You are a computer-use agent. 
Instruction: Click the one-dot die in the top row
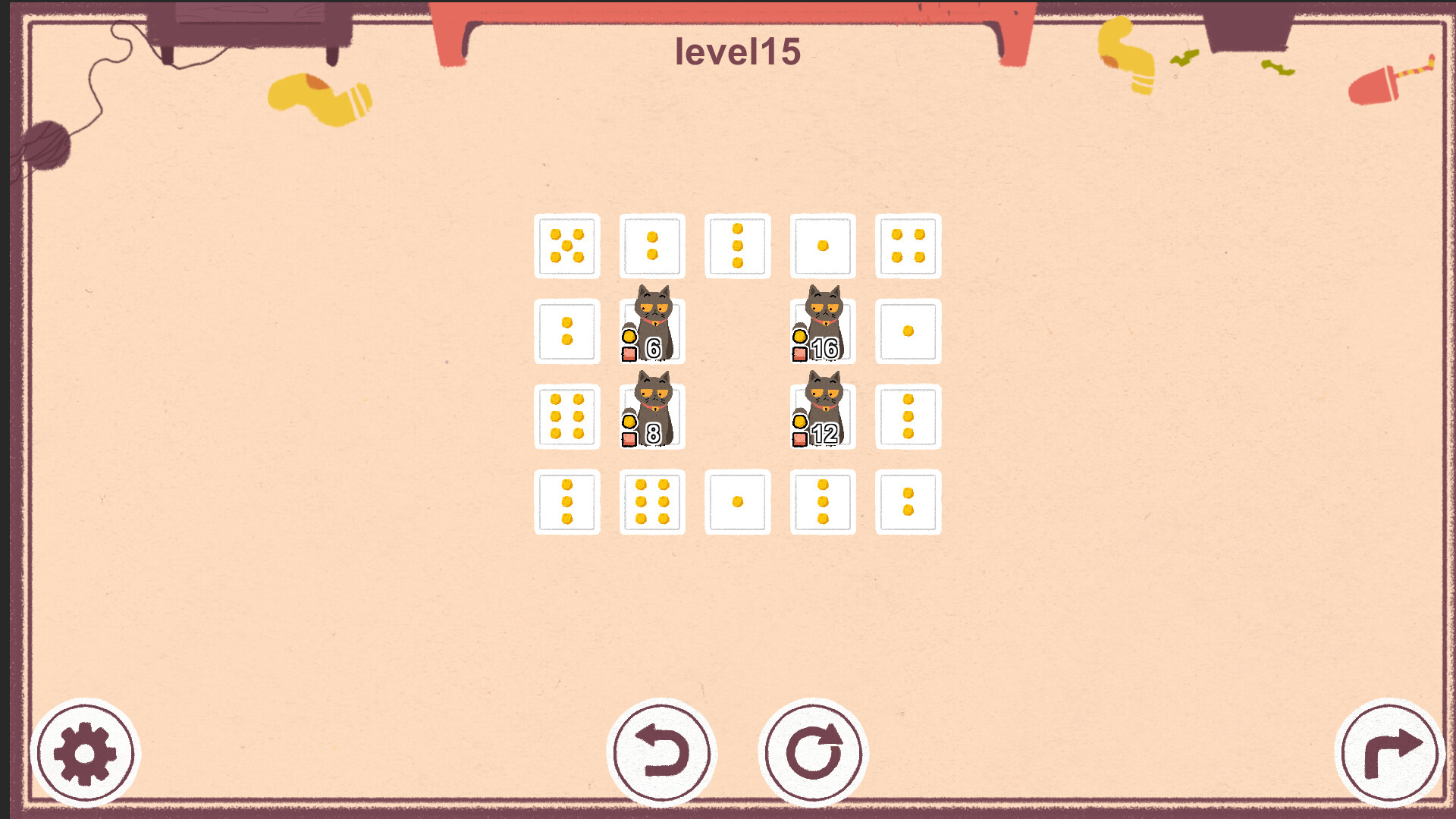[x=823, y=246]
